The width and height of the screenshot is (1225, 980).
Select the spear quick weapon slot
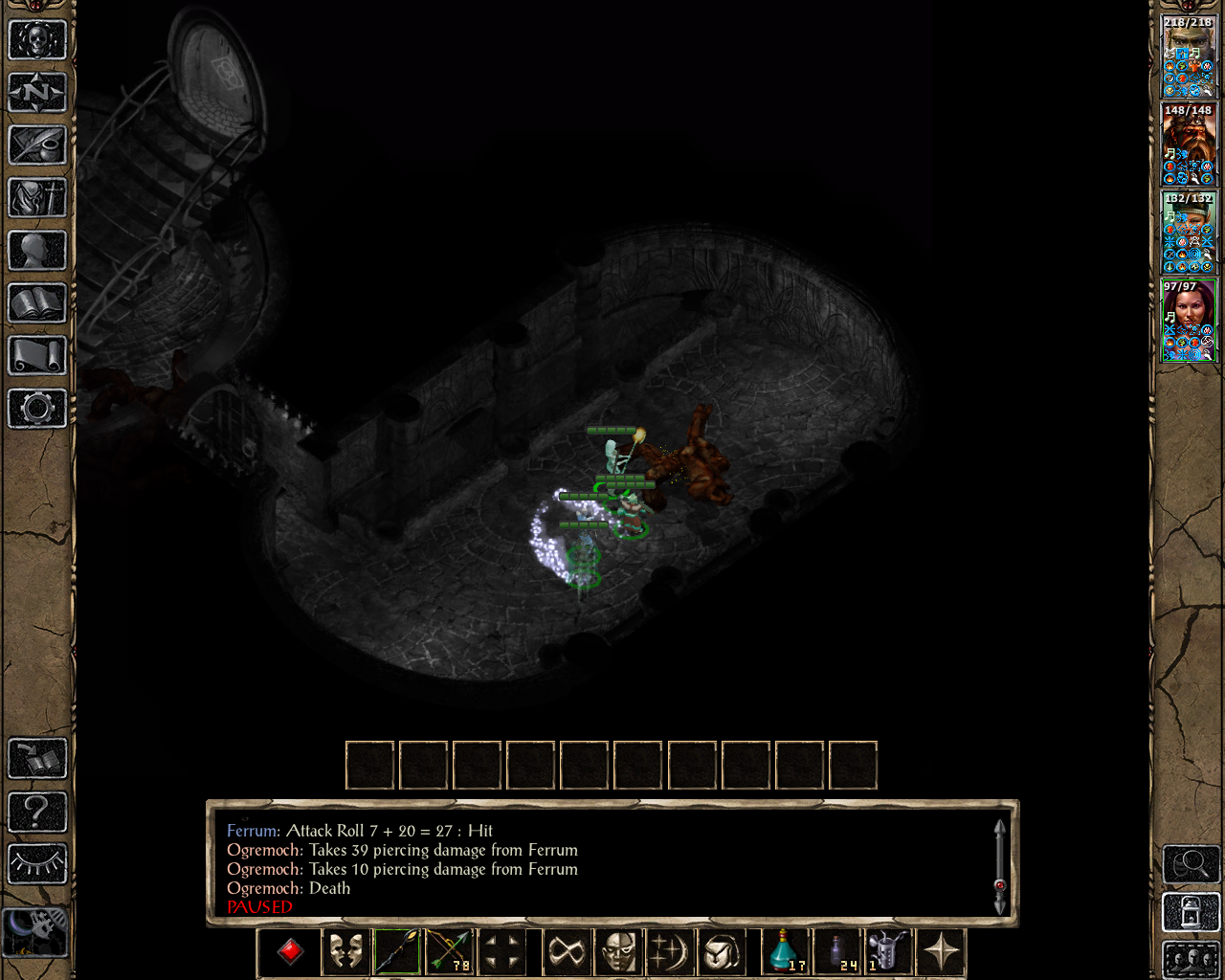tap(395, 950)
